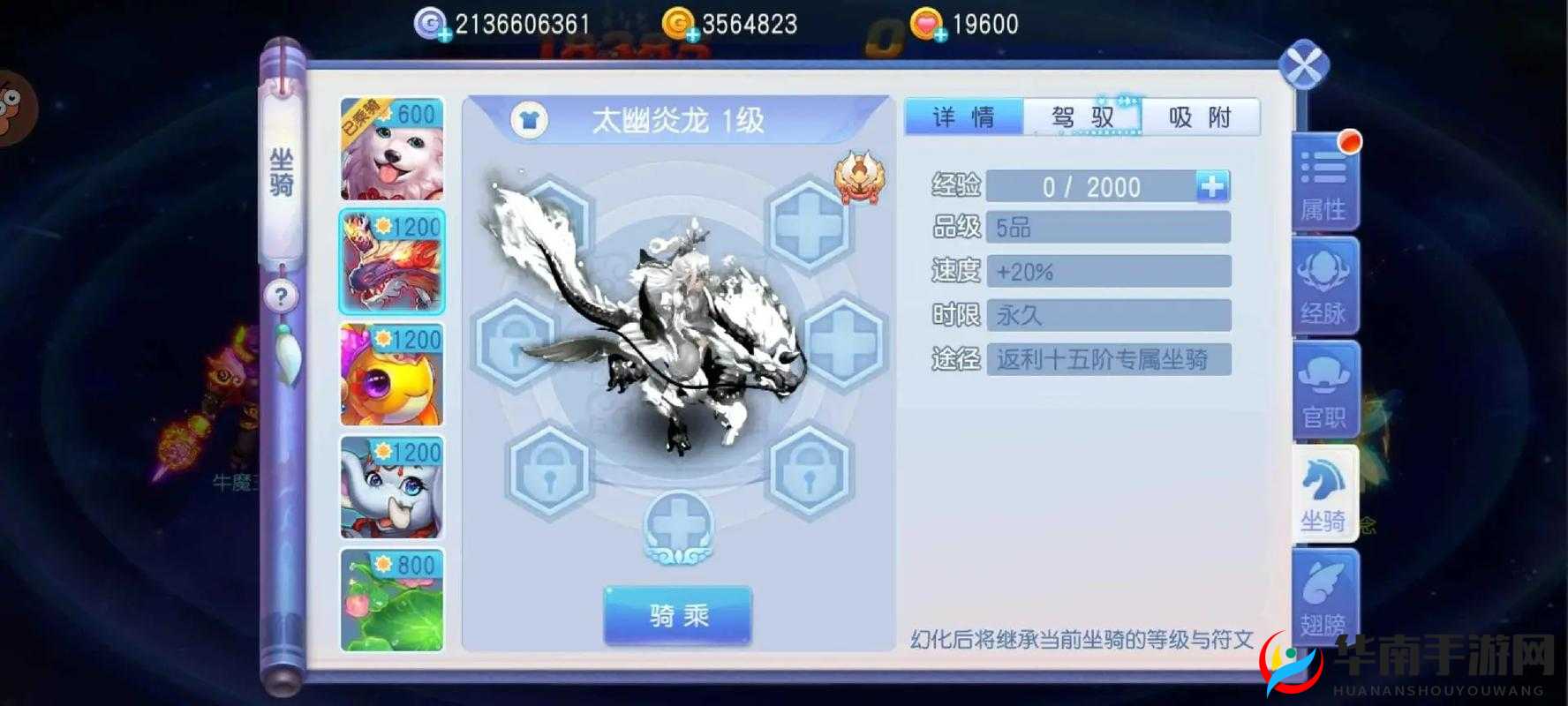Select the 坐骑 mount panel icon
The width and height of the screenshot is (1568, 706).
[1323, 494]
